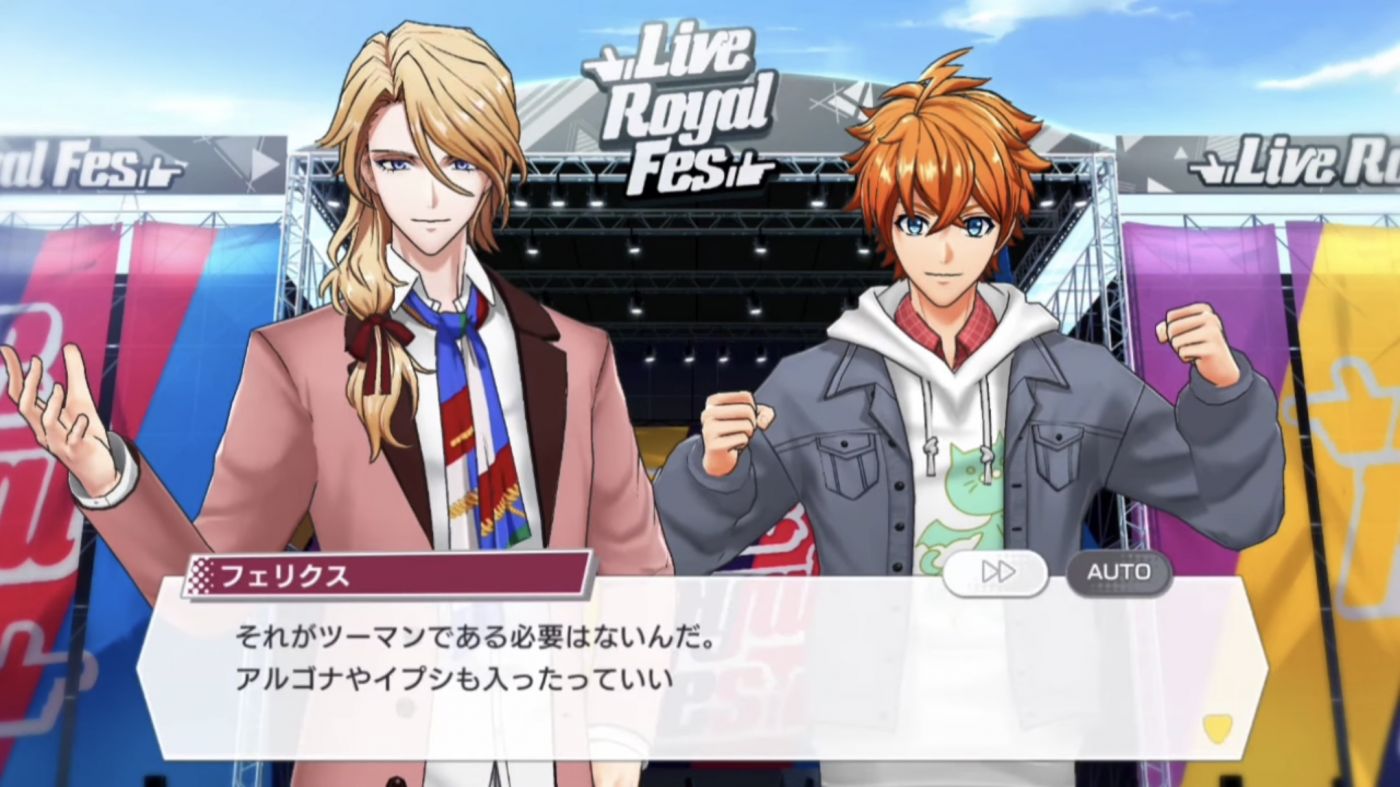The width and height of the screenshot is (1400, 787).
Task: Fast-forward the story dialogue
Action: [996, 572]
